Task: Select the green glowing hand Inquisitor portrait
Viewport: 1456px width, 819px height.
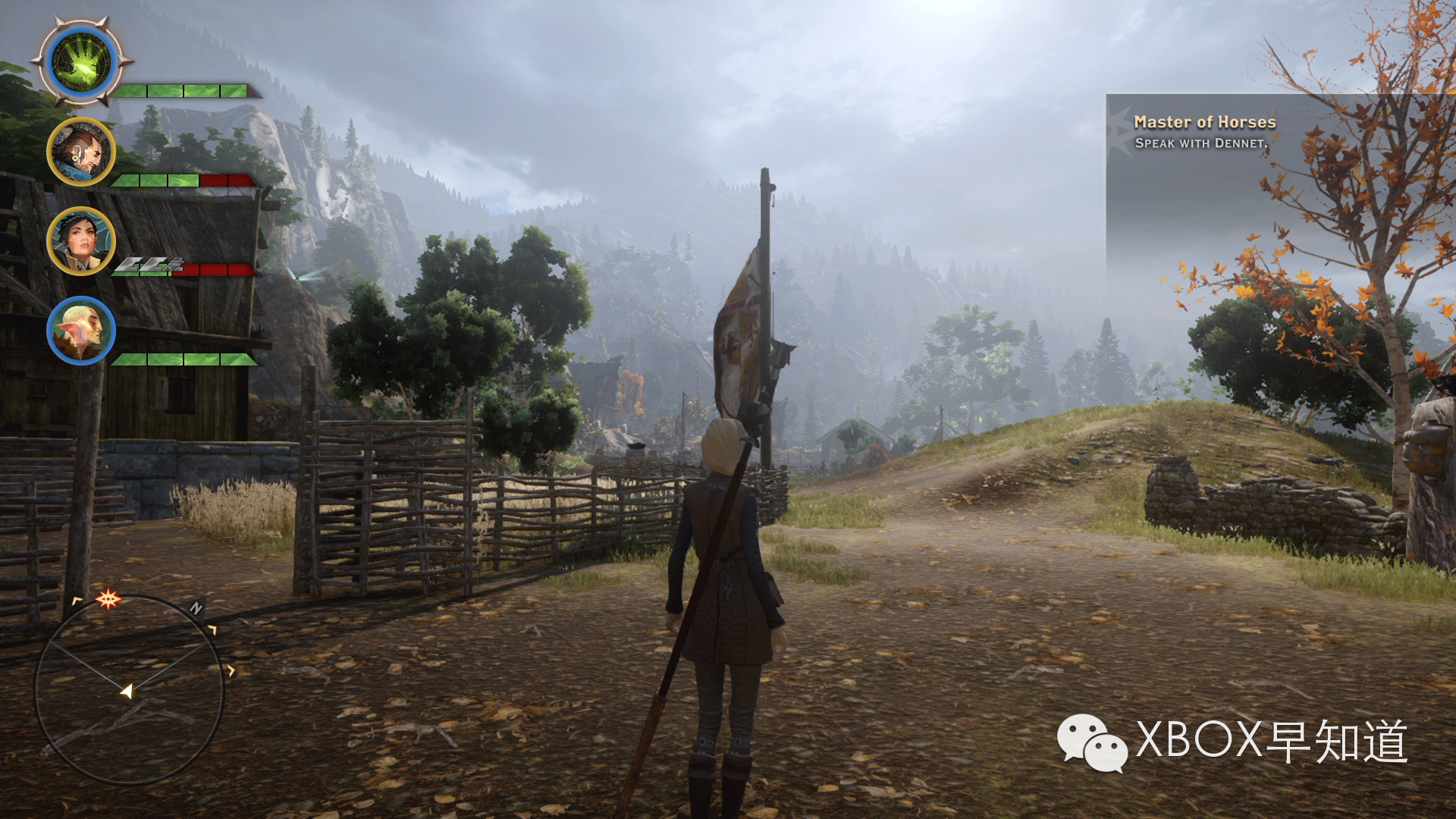Action: (x=81, y=62)
